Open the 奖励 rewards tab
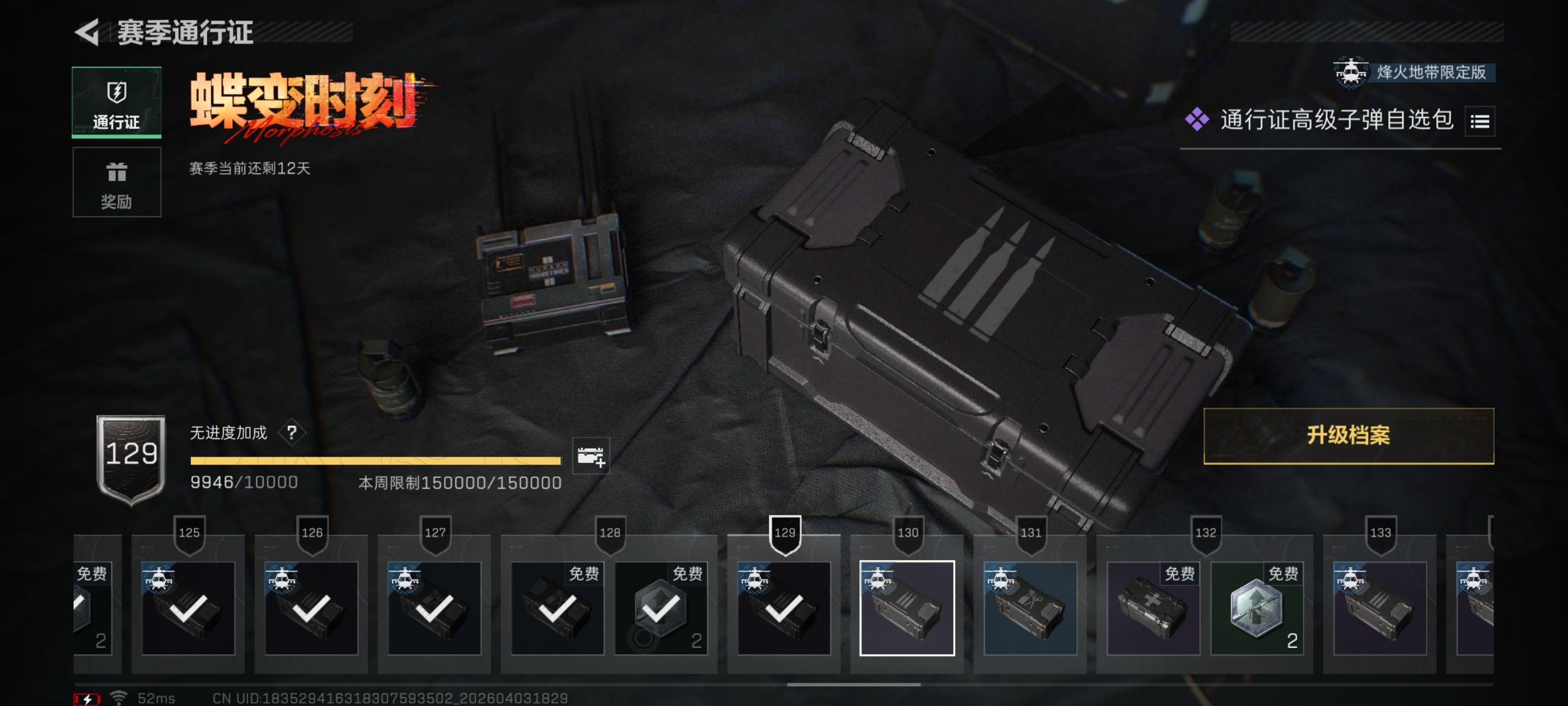Image resolution: width=1568 pixels, height=706 pixels. point(116,182)
